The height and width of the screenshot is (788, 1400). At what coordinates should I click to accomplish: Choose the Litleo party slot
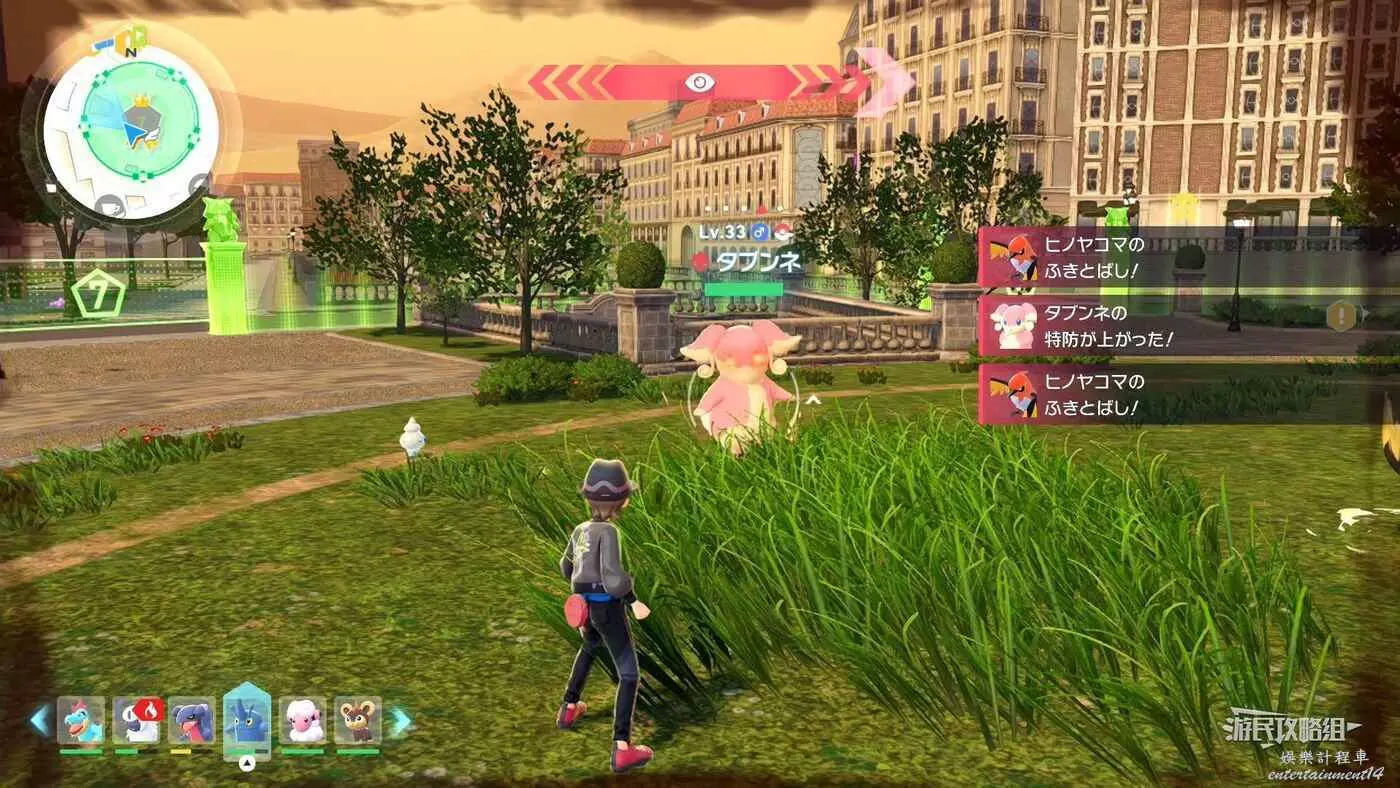click(357, 720)
